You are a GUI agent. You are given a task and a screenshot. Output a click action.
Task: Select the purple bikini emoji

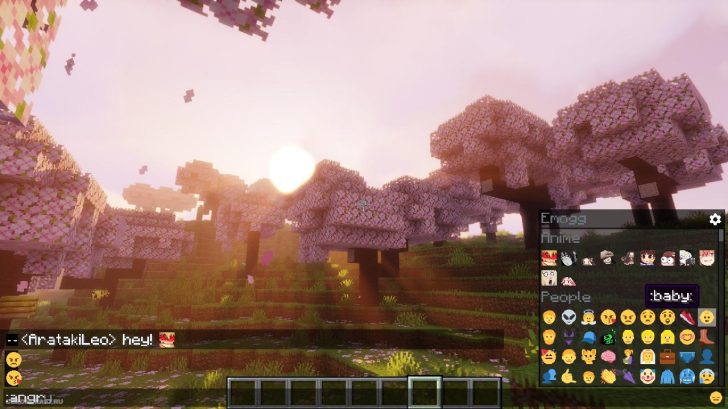click(567, 337)
